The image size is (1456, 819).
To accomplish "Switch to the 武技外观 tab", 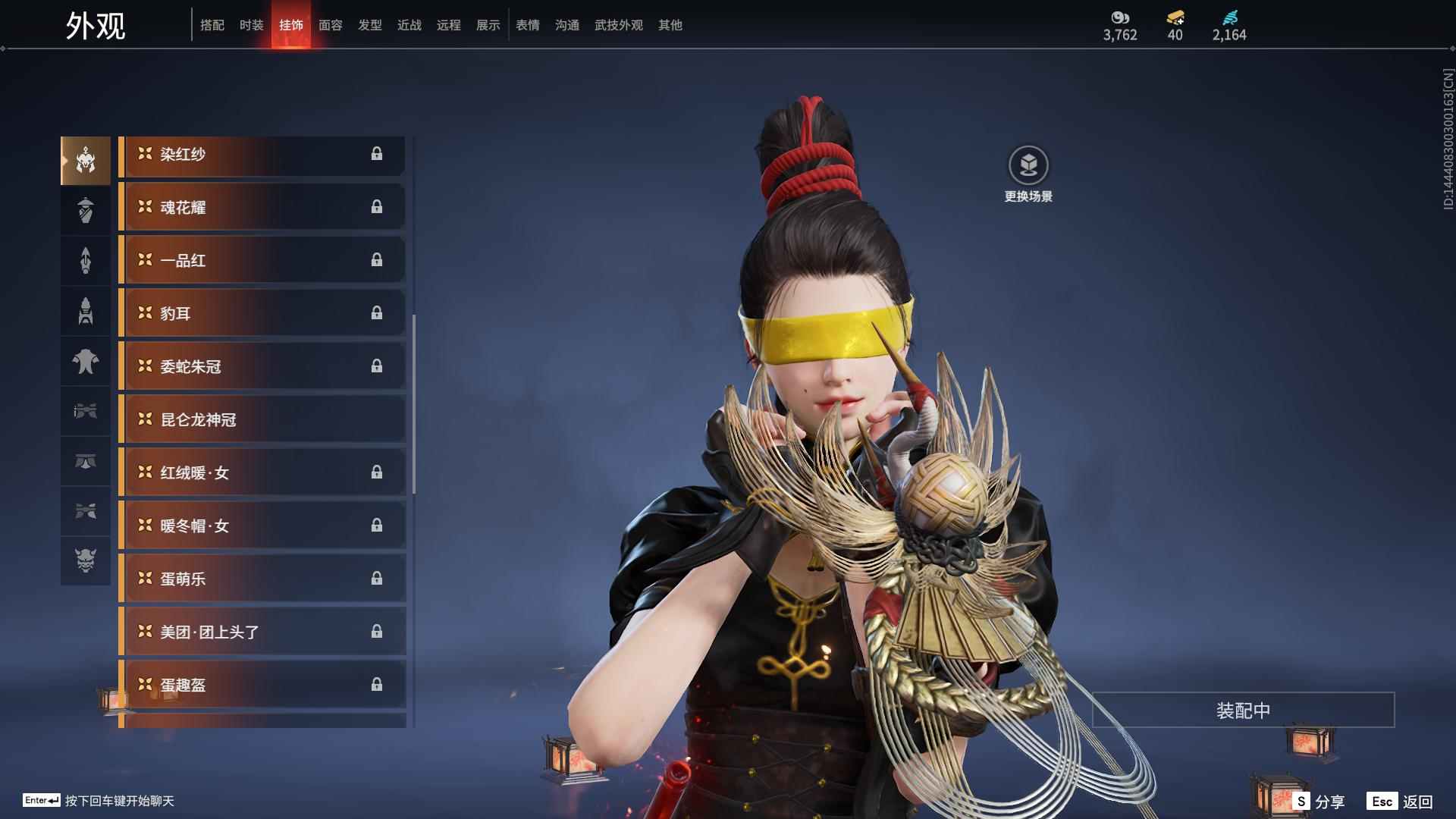I will coord(619,25).
